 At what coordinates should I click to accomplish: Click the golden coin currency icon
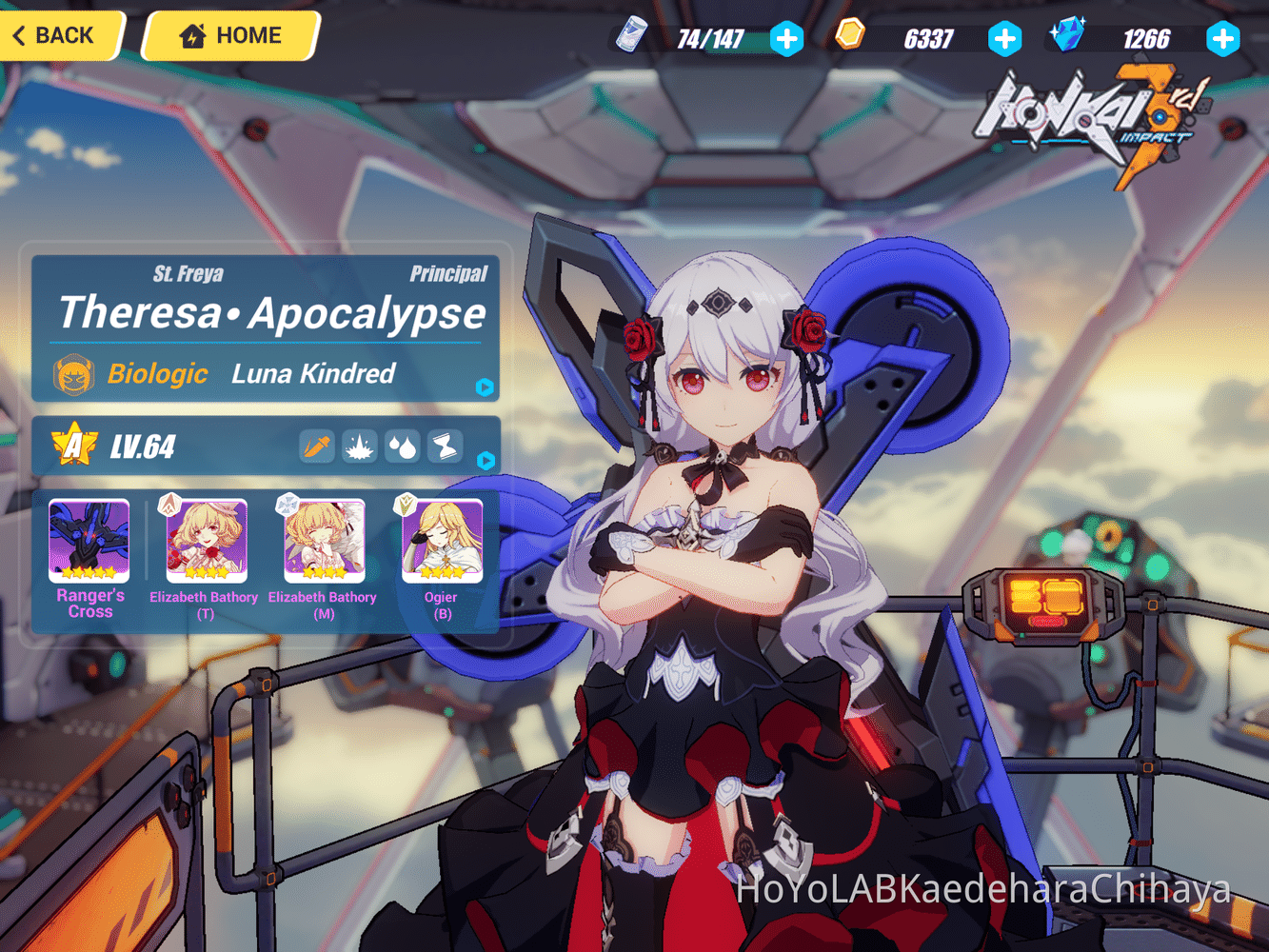click(x=850, y=35)
